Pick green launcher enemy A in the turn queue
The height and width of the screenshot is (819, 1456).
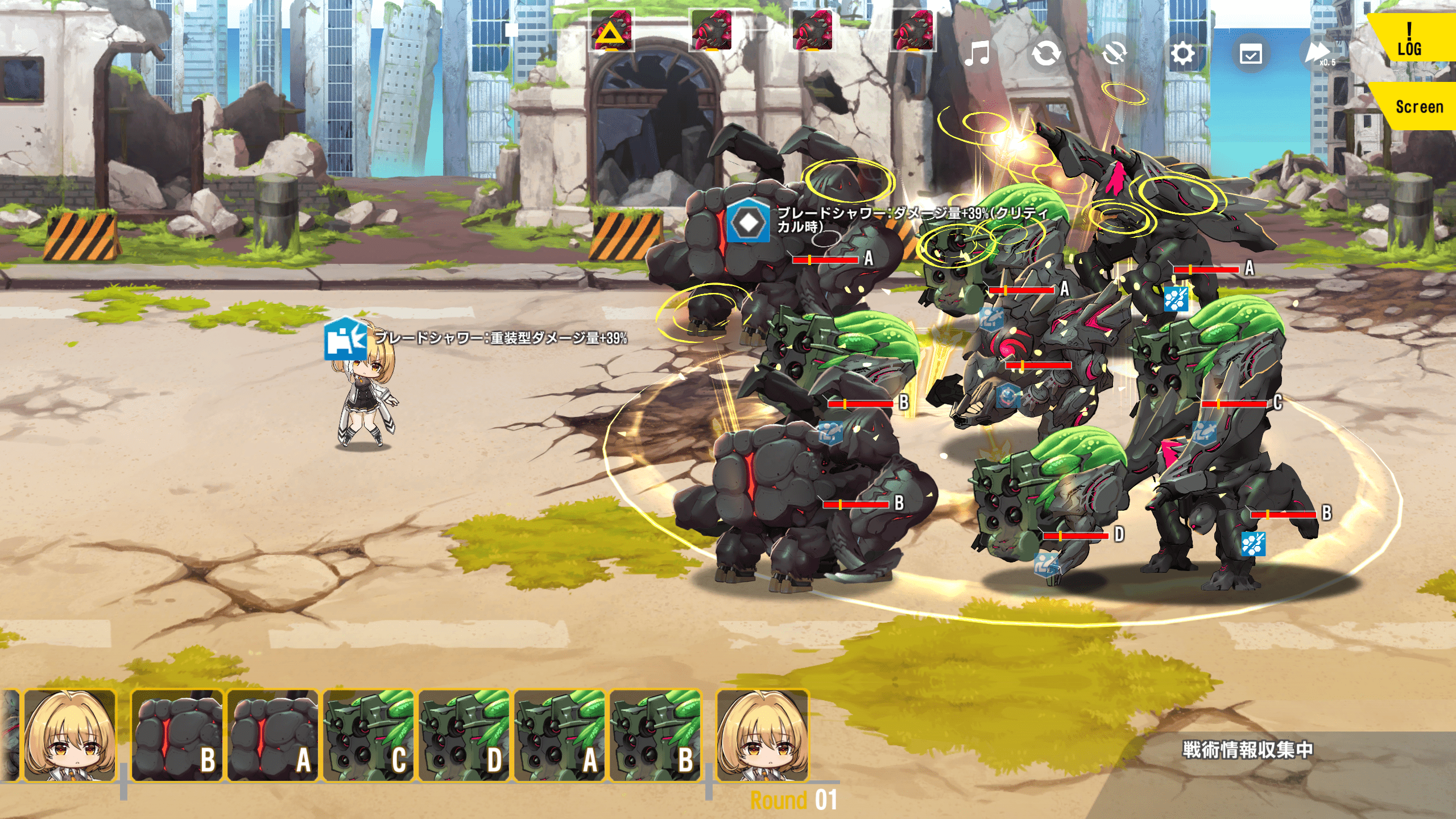560,736
